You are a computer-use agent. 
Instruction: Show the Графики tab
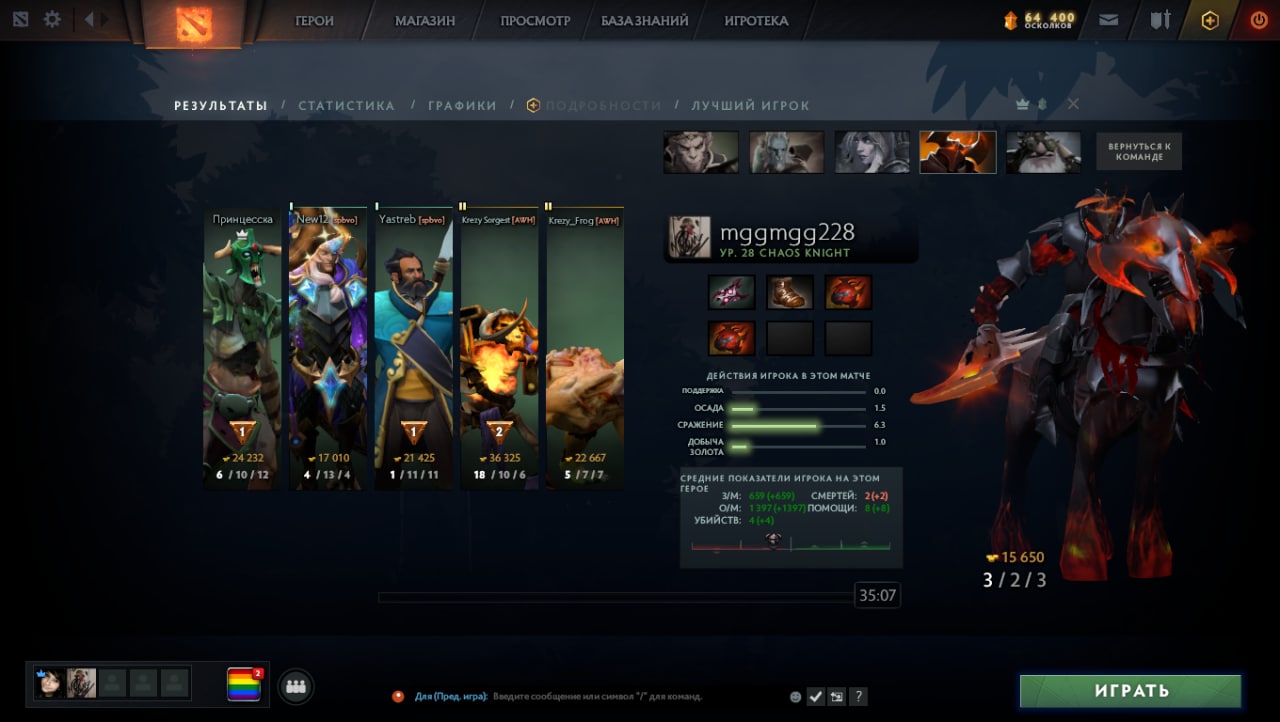click(x=462, y=106)
